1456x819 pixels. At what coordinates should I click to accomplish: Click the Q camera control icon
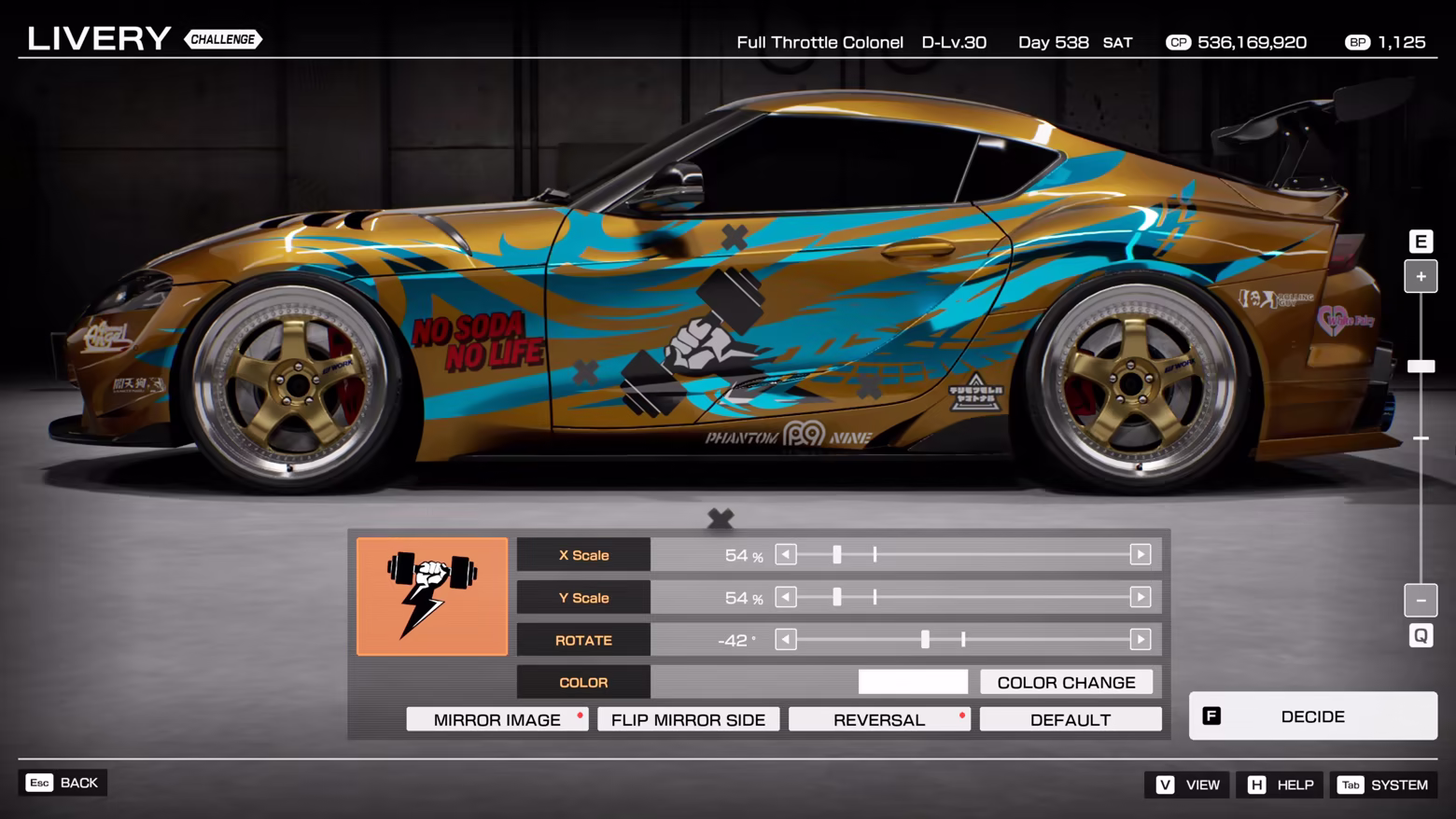point(1421,635)
